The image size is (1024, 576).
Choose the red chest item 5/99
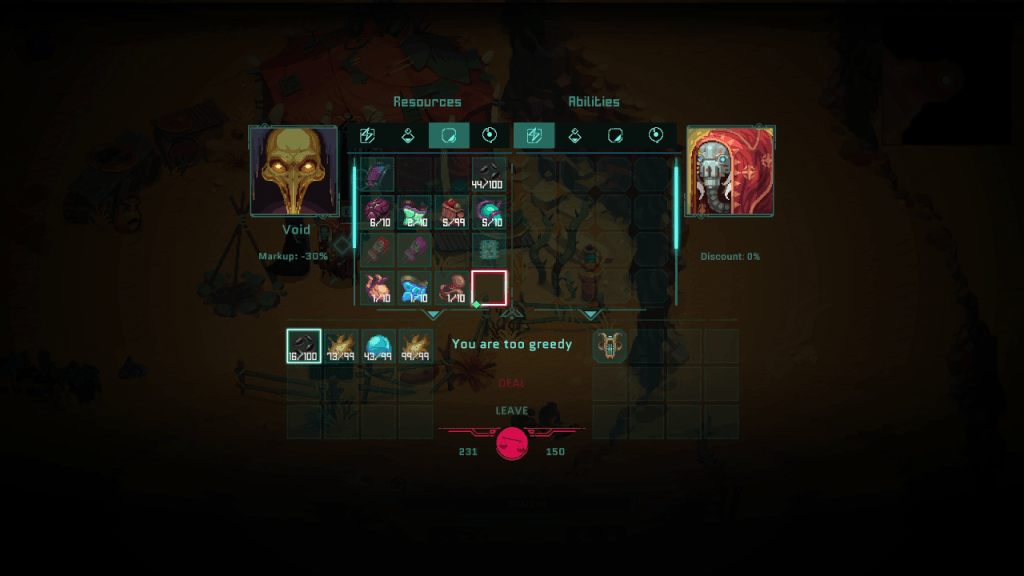(452, 212)
